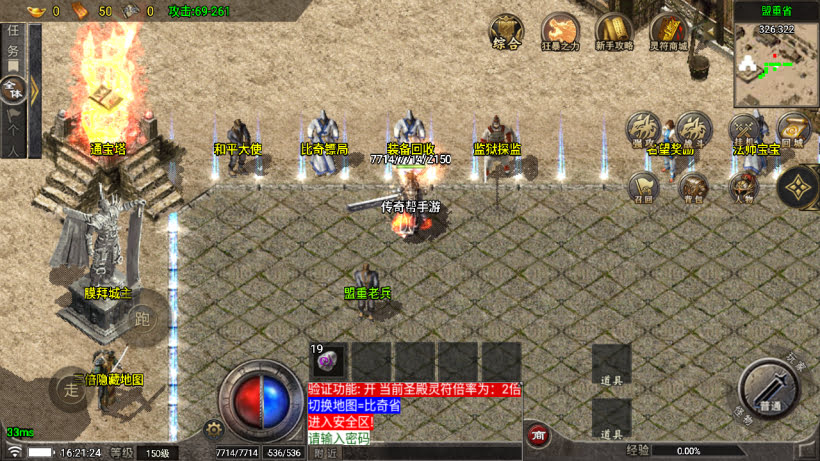Viewport: 820px width, 461px height.
Task: Select the purple item in the hotbar
Action: [x=329, y=360]
